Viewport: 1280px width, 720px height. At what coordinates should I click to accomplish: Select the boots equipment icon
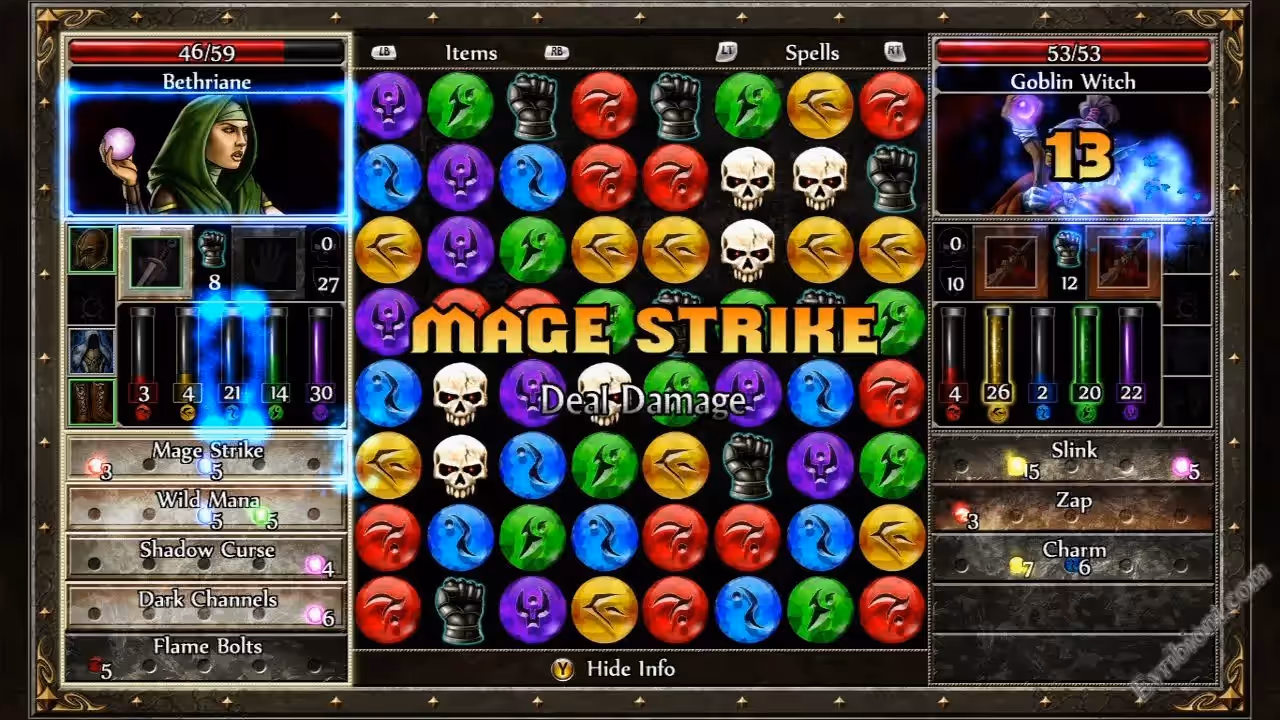(90, 401)
